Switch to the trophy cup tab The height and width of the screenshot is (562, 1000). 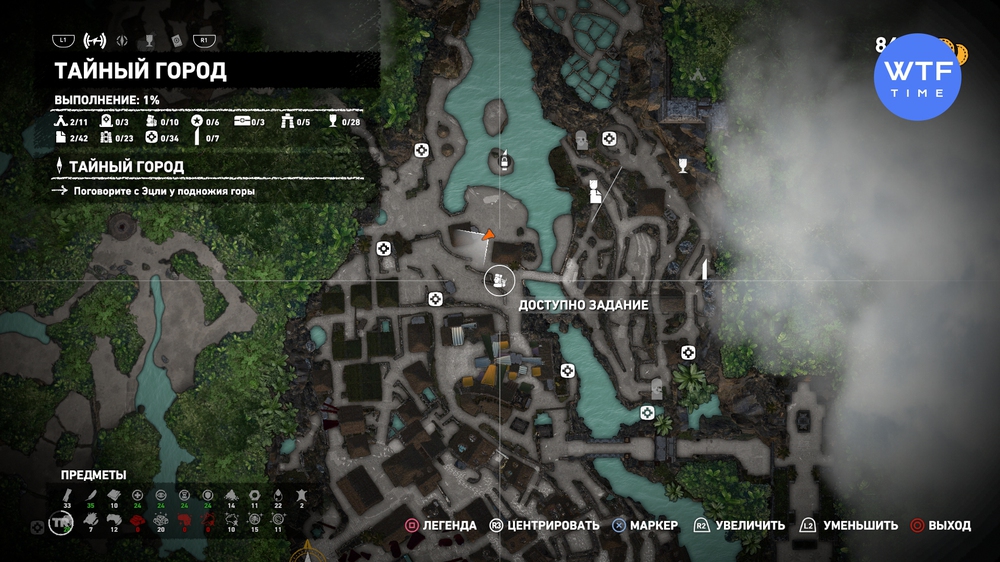point(148,41)
